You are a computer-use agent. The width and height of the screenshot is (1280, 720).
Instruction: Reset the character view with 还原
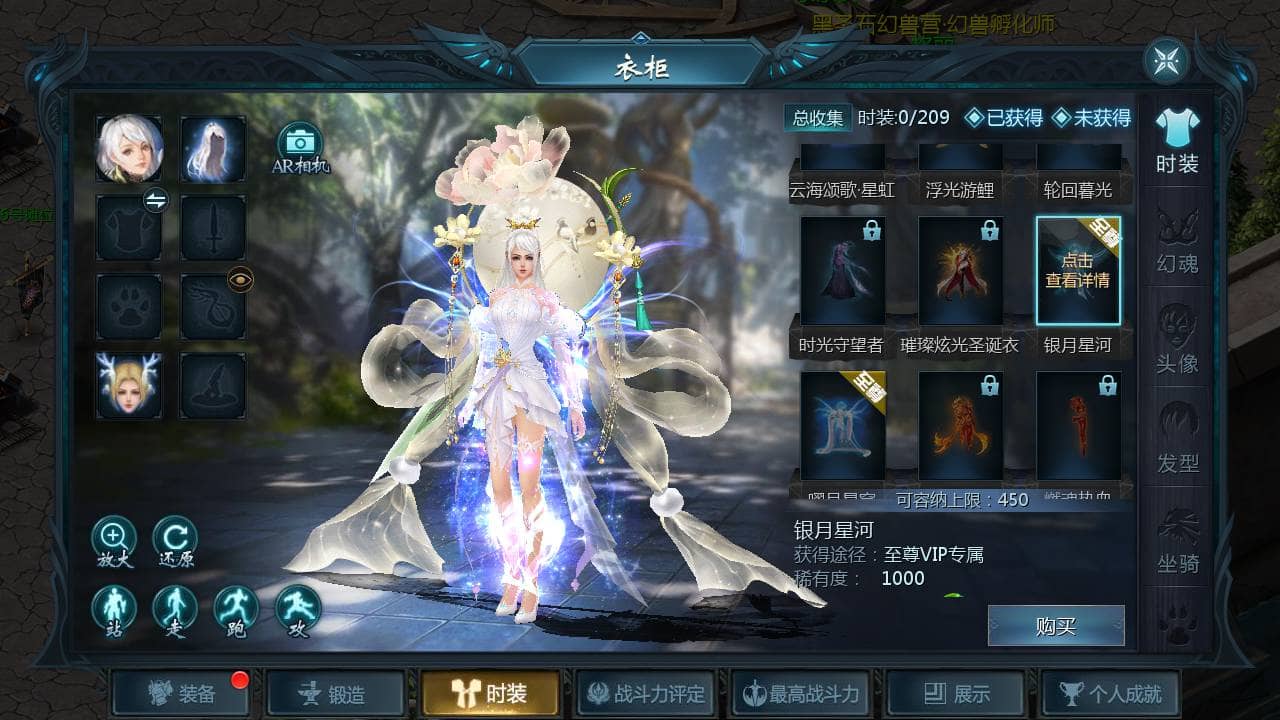[x=175, y=538]
